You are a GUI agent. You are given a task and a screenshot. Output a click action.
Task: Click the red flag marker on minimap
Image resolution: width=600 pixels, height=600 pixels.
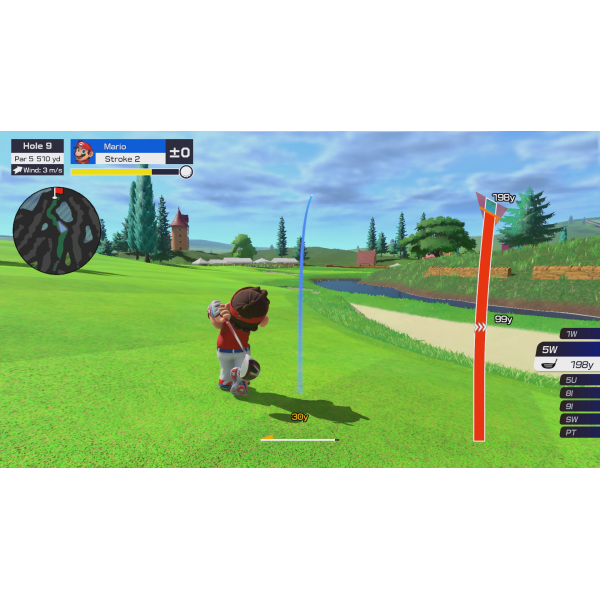click(57, 190)
